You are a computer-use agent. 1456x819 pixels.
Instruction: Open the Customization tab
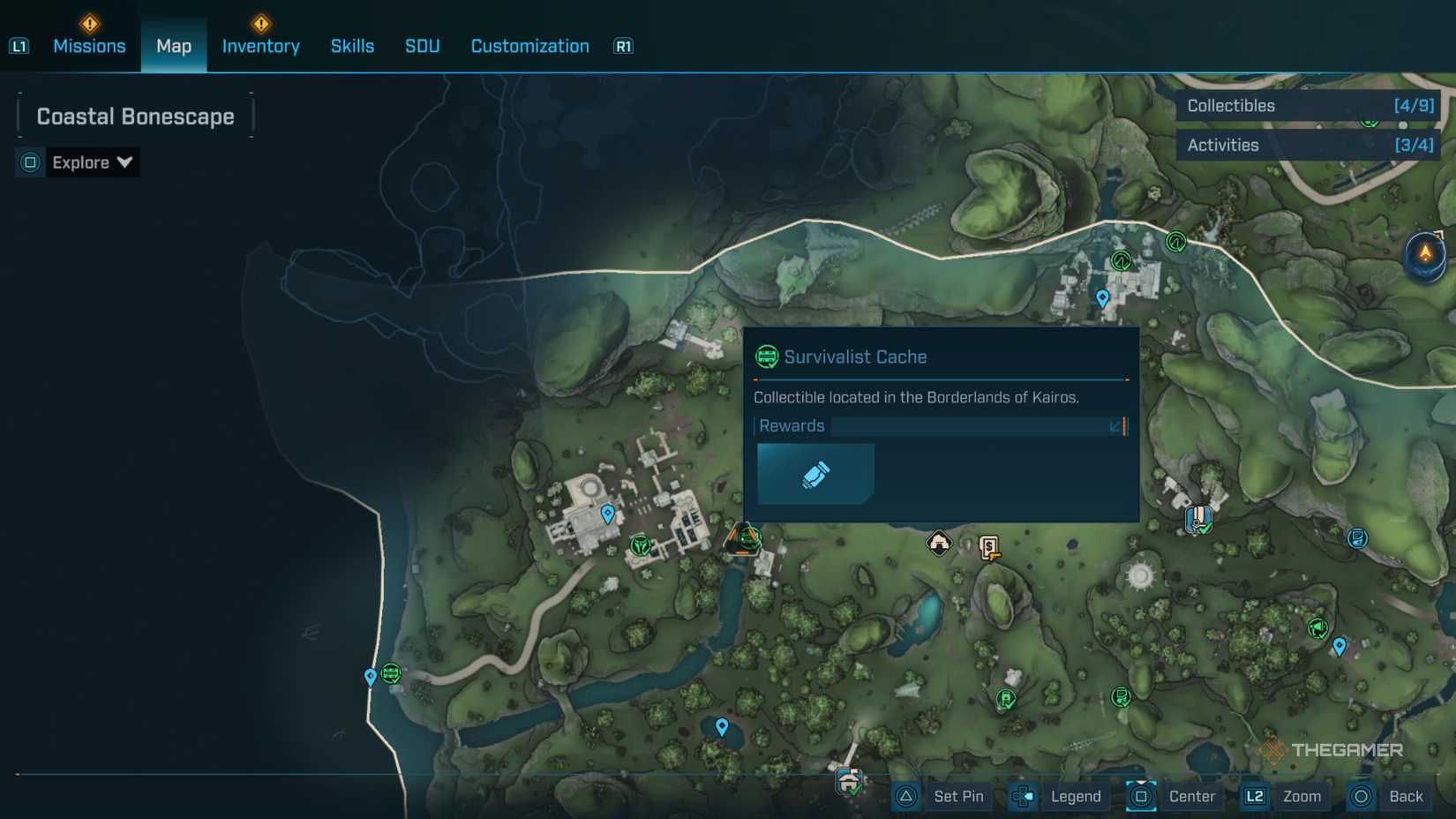coord(529,46)
